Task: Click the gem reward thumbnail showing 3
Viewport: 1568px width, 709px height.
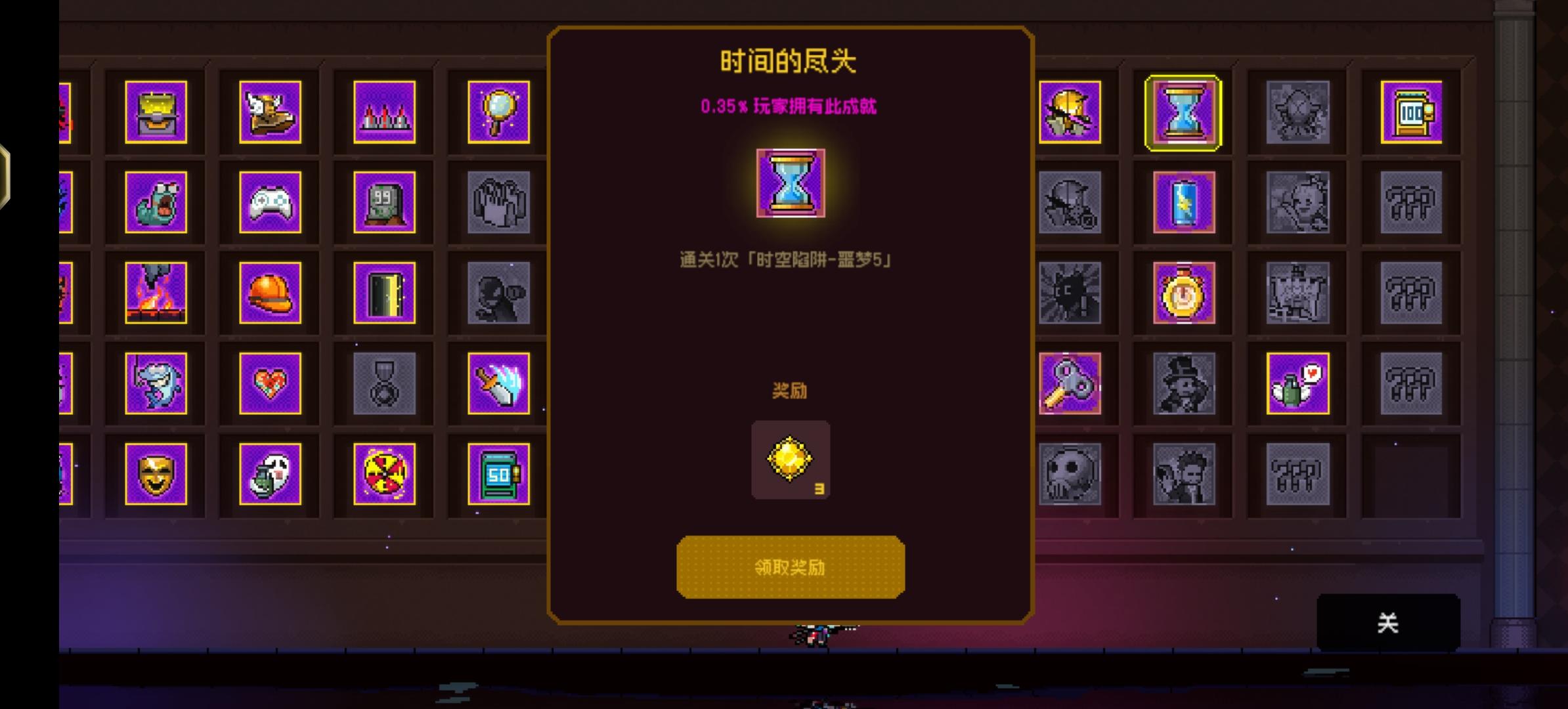Action: tap(791, 458)
